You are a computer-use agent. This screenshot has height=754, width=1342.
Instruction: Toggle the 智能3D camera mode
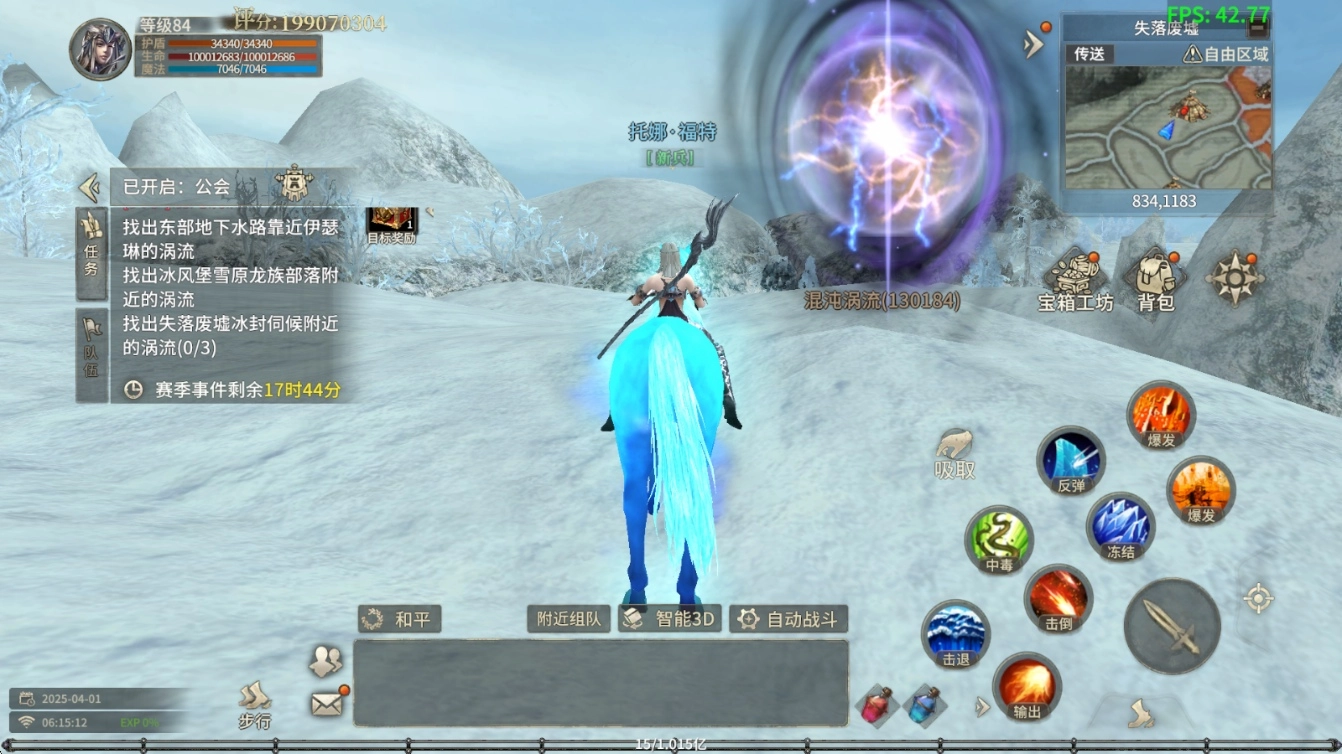click(x=670, y=619)
